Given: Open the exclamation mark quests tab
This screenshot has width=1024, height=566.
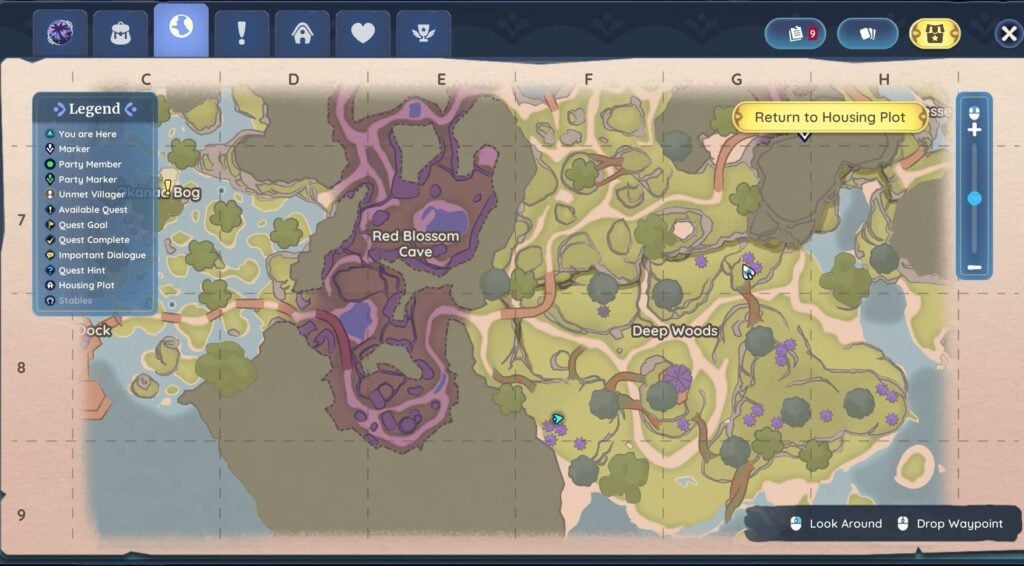Looking at the screenshot, I should (241, 33).
